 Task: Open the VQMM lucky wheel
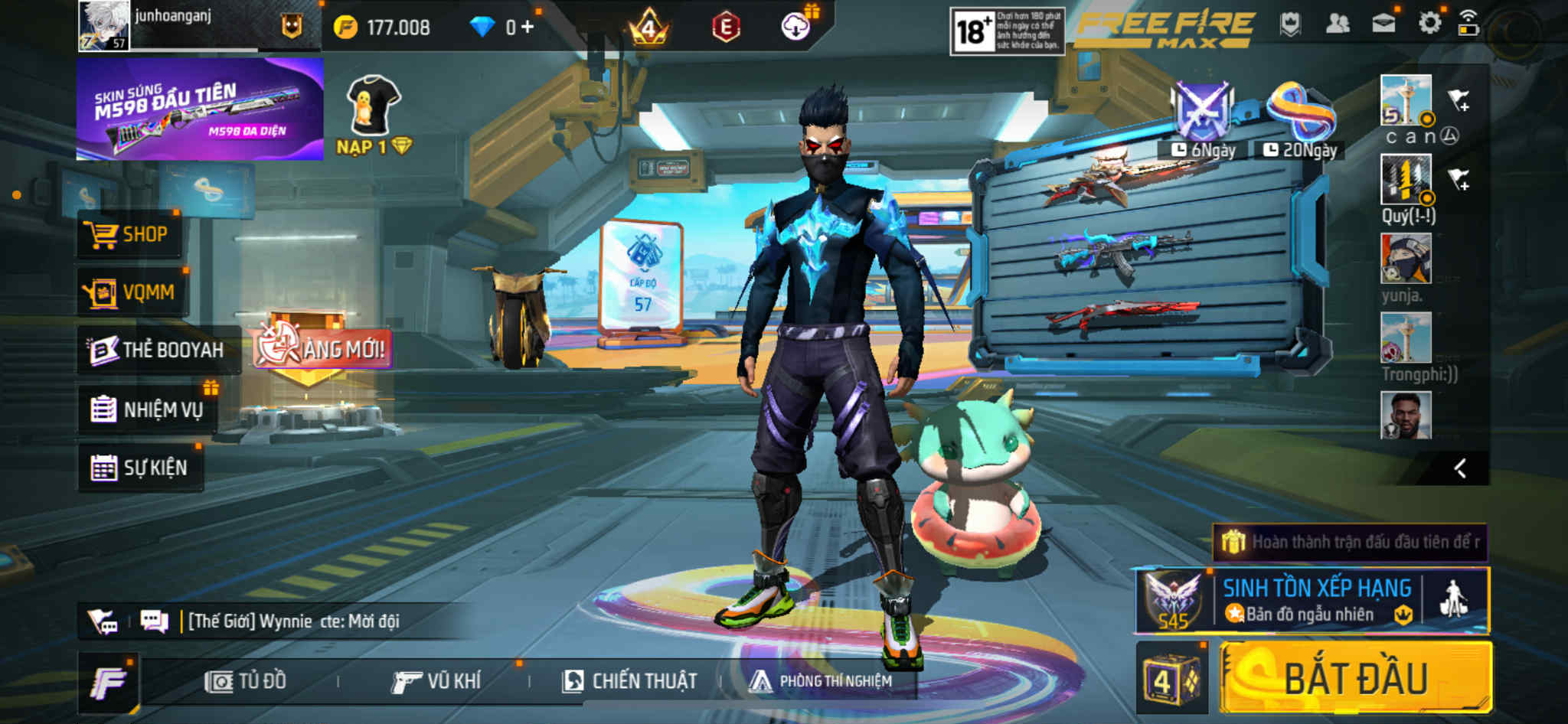[132, 292]
